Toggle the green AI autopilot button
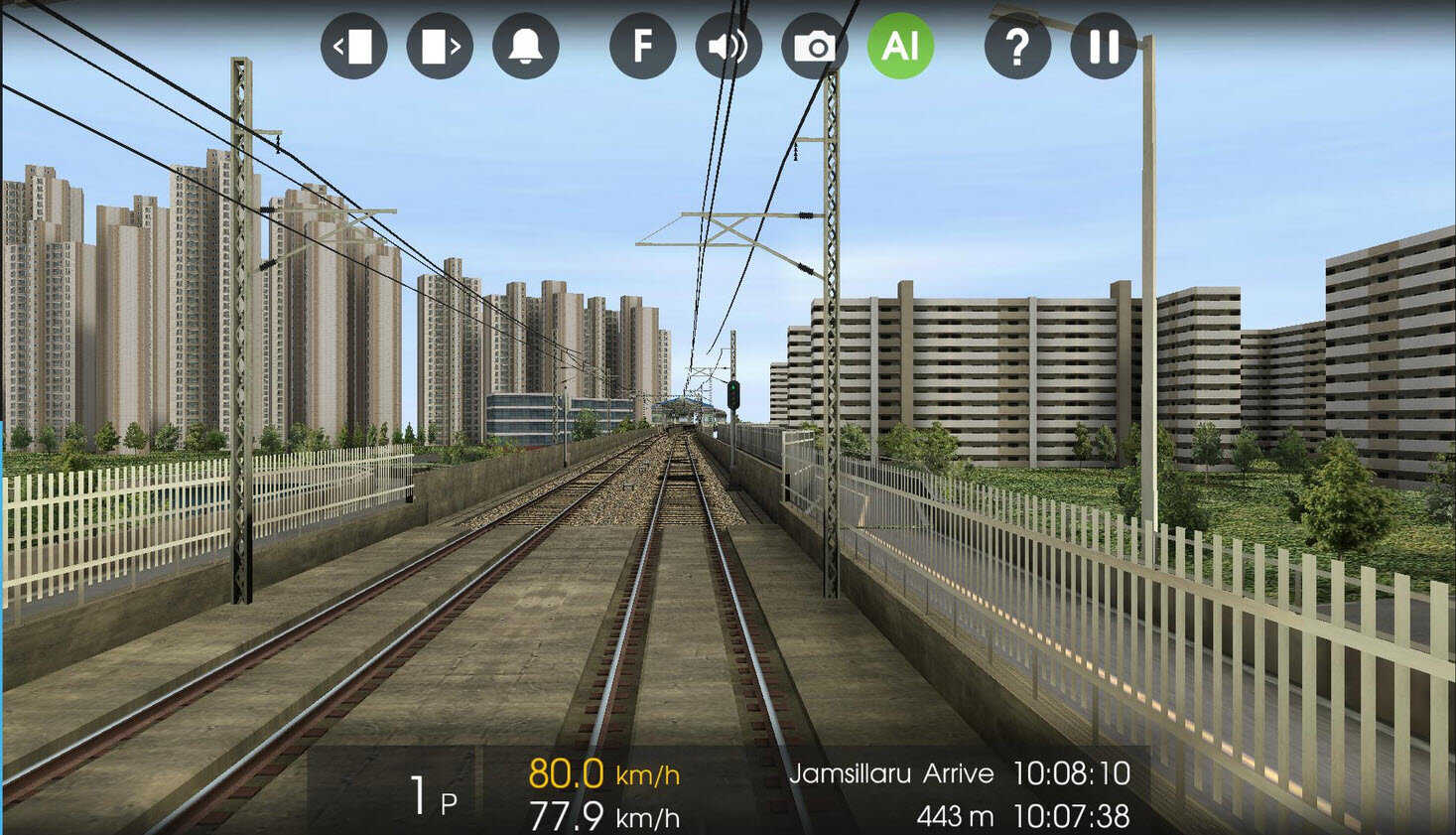The image size is (1456, 835). (x=900, y=46)
